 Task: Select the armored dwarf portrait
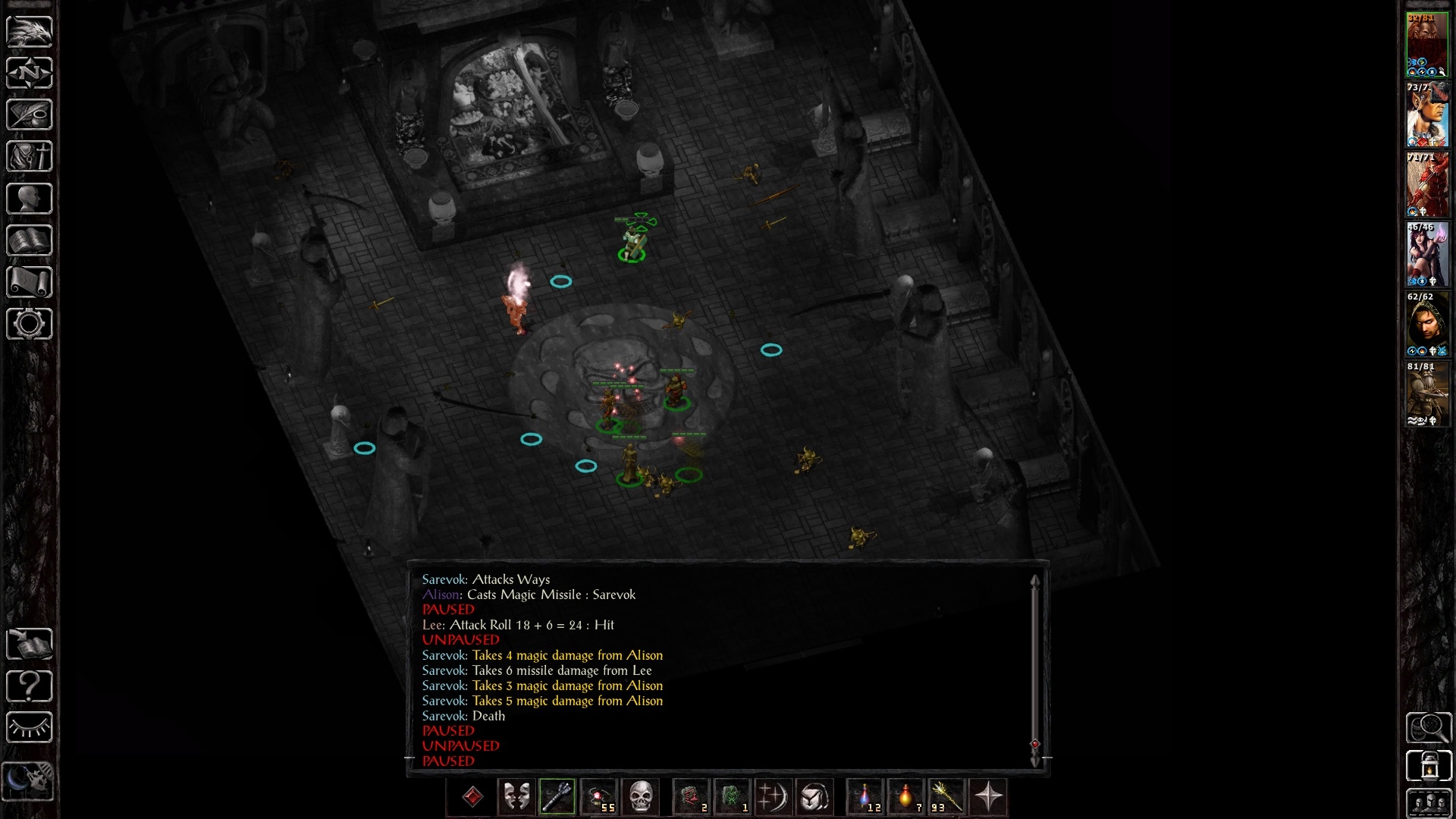tap(1427, 394)
